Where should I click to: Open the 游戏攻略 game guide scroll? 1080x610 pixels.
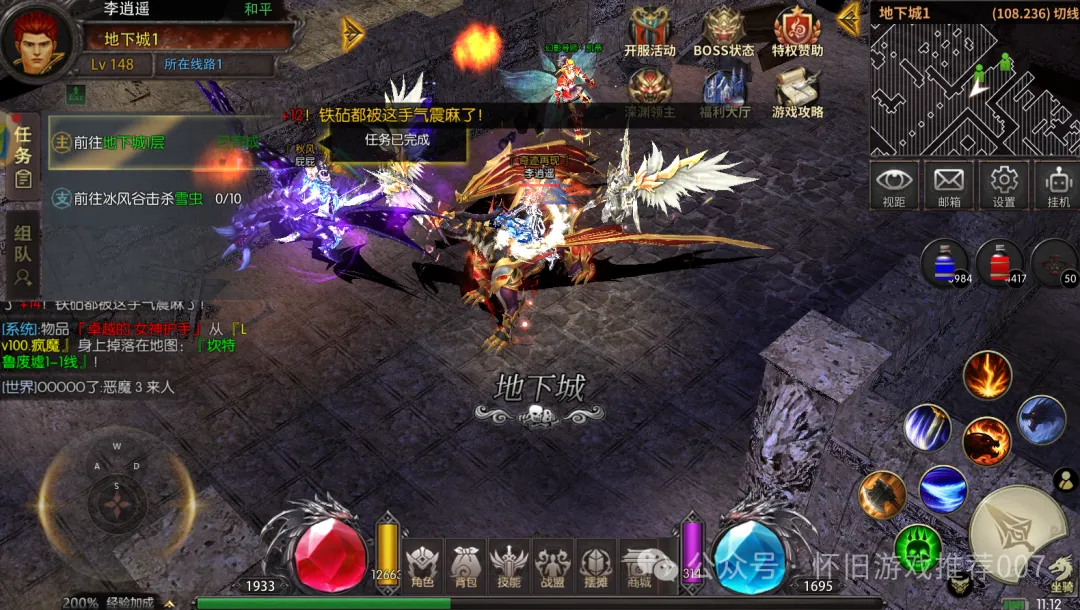[x=797, y=93]
